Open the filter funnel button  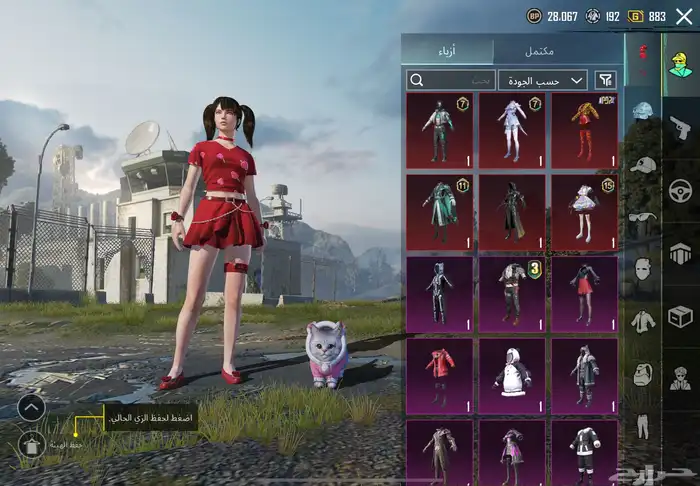click(x=605, y=80)
